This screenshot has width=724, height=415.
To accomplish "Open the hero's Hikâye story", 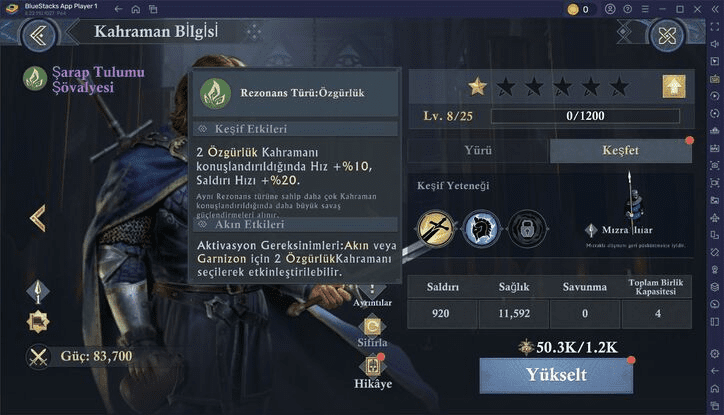I will (372, 371).
